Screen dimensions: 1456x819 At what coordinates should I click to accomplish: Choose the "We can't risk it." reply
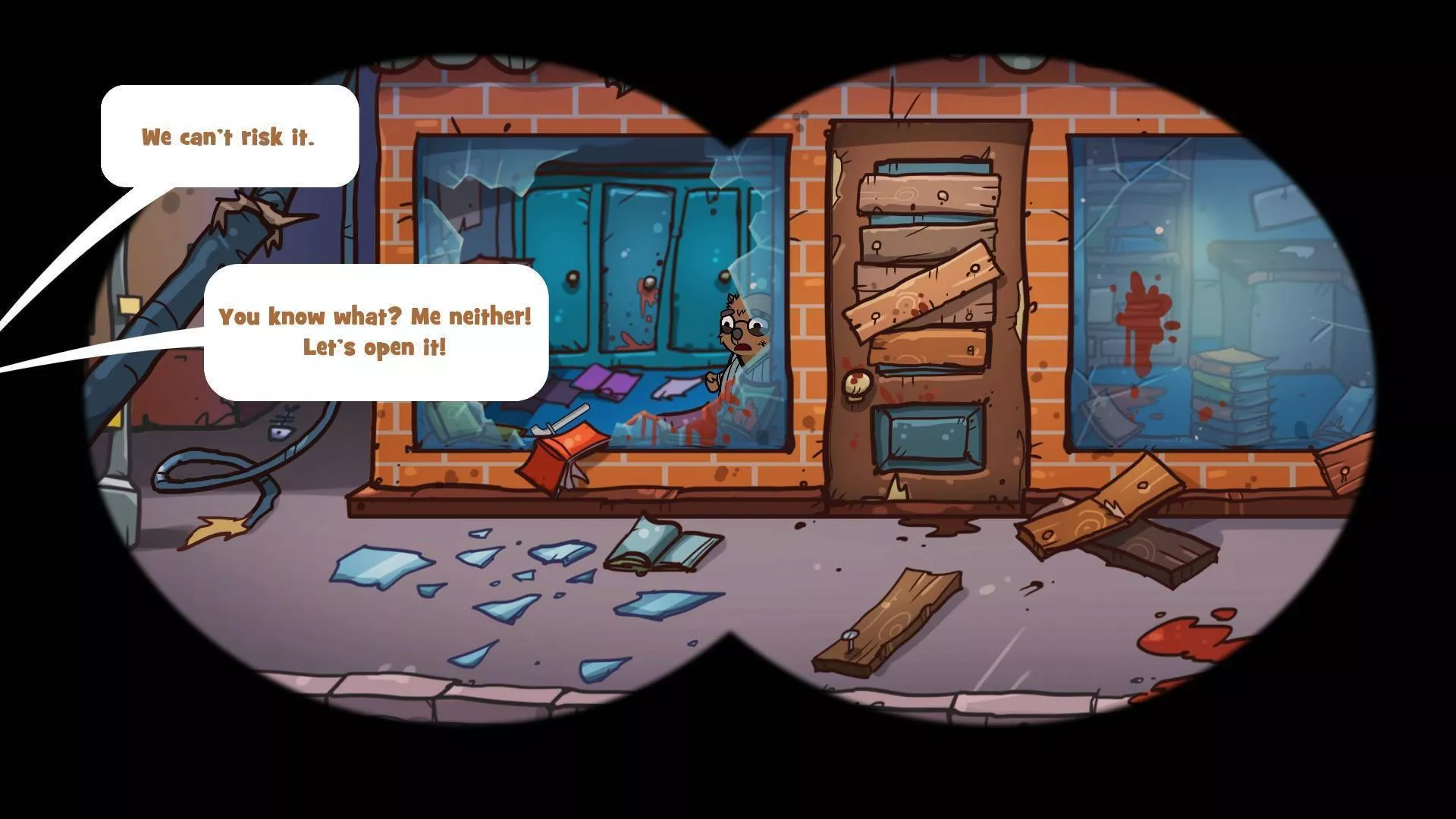pos(228,136)
